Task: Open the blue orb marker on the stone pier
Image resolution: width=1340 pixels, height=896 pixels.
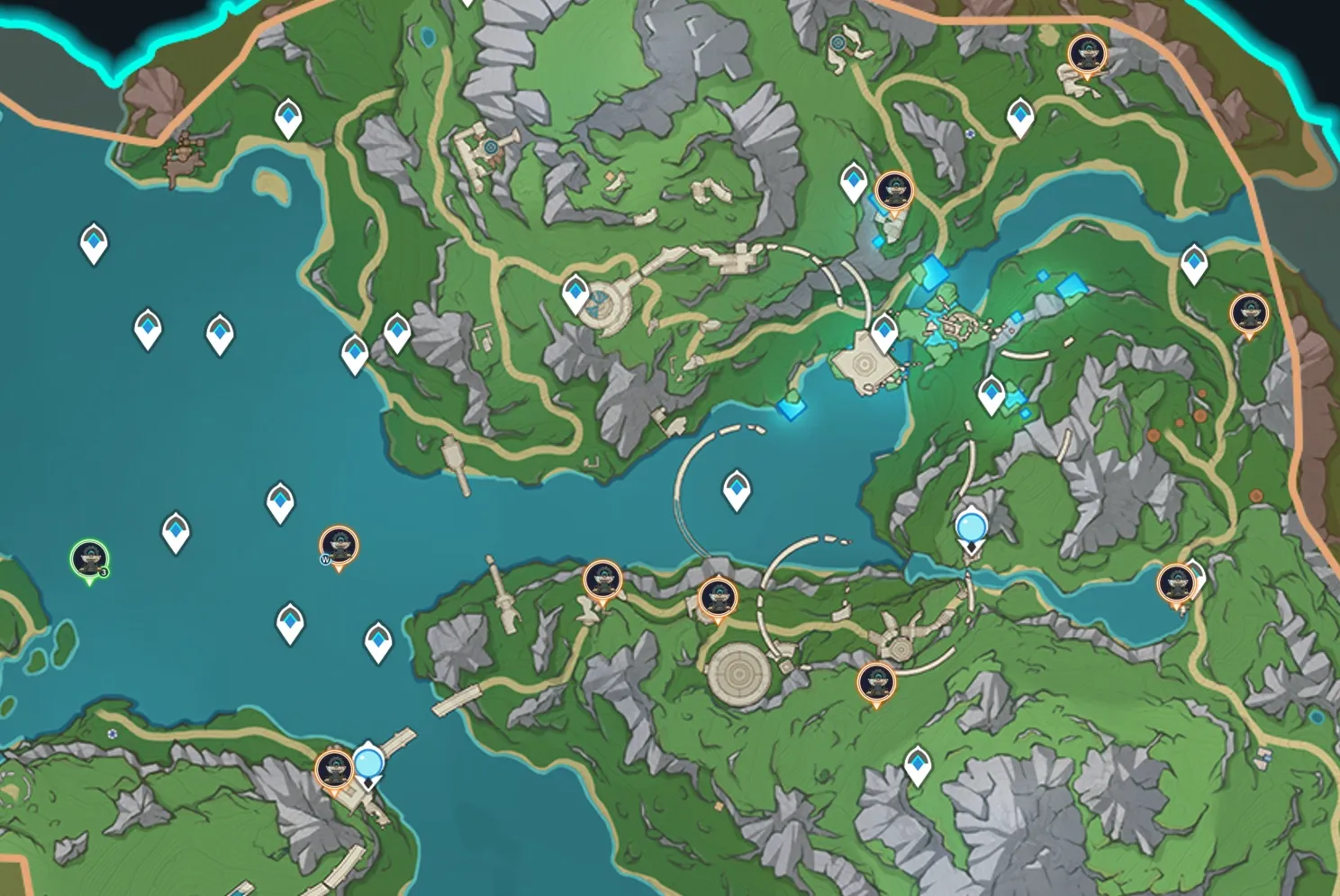Action: pyautogui.click(x=368, y=764)
